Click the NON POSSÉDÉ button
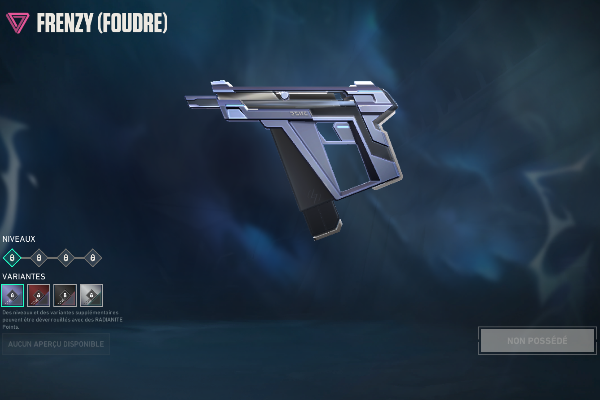600x400 pixels. point(537,340)
